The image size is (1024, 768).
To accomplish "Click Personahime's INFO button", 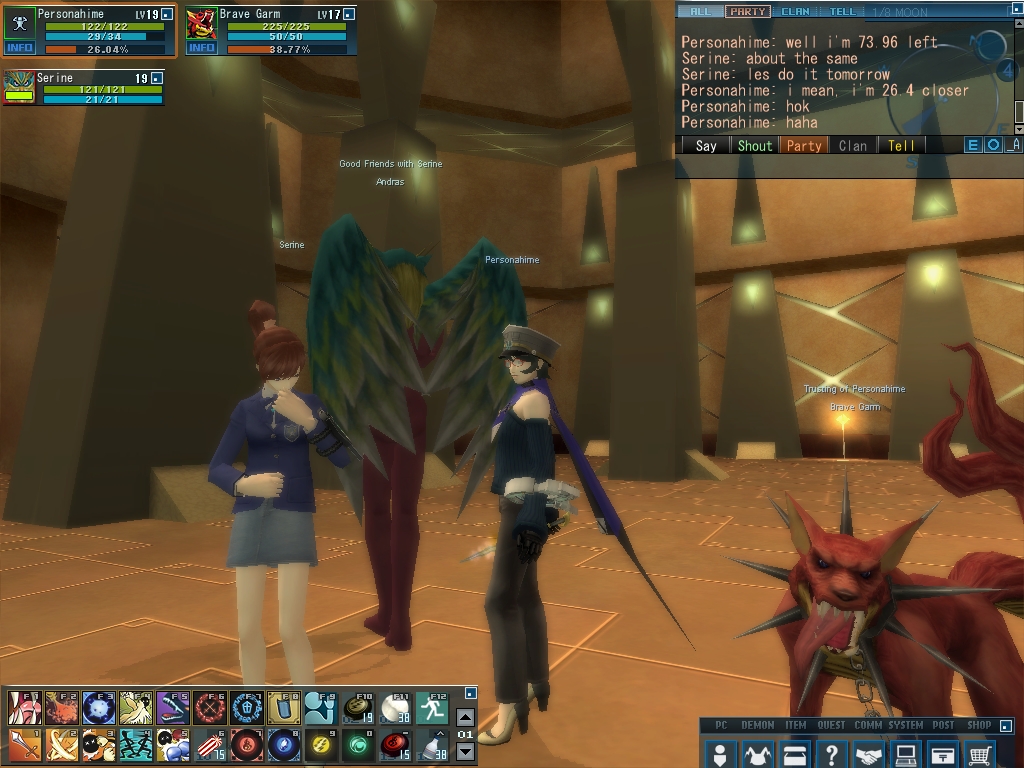I will (x=19, y=47).
